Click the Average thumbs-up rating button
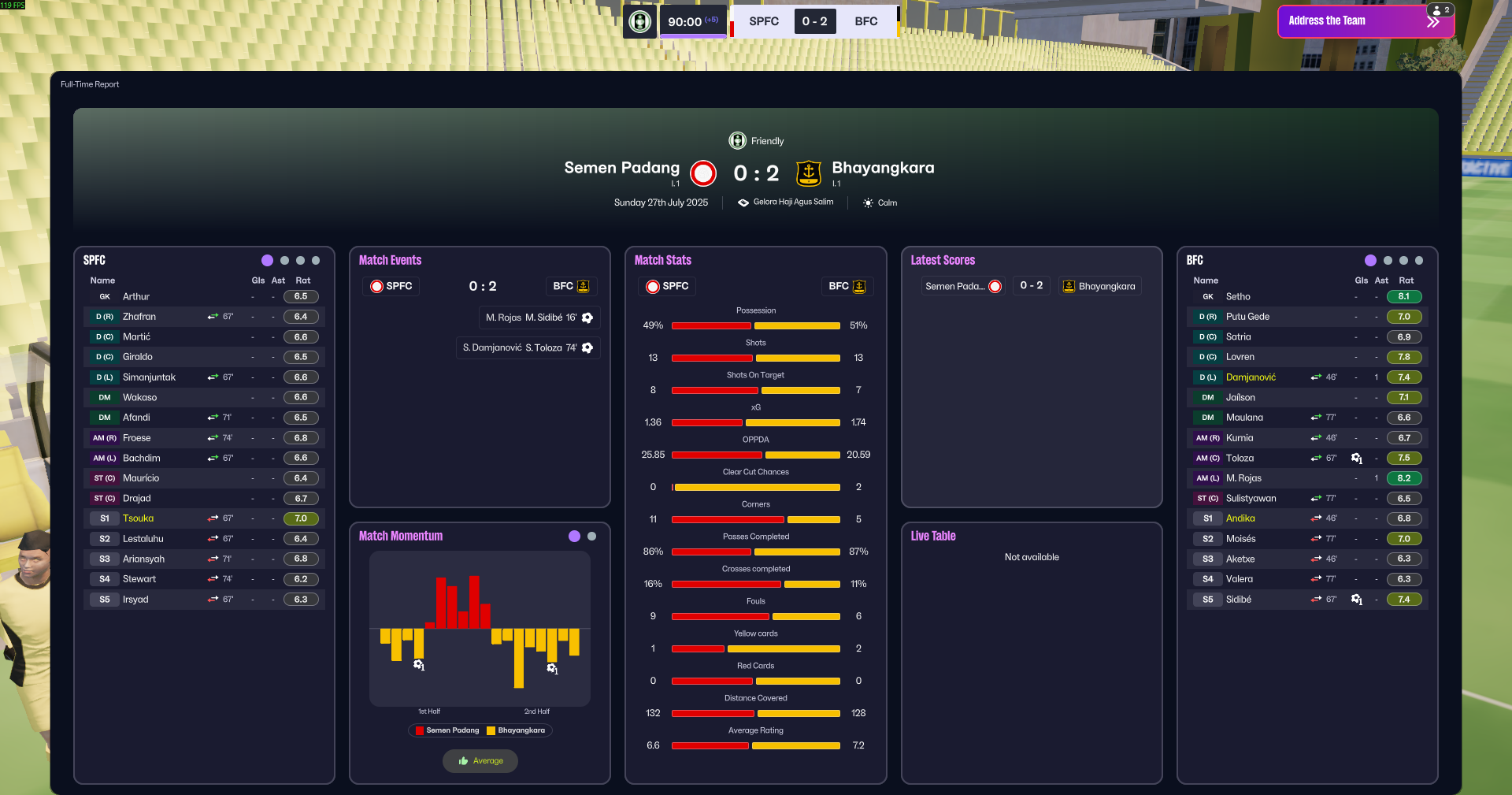Image resolution: width=1512 pixels, height=795 pixels. pos(480,761)
